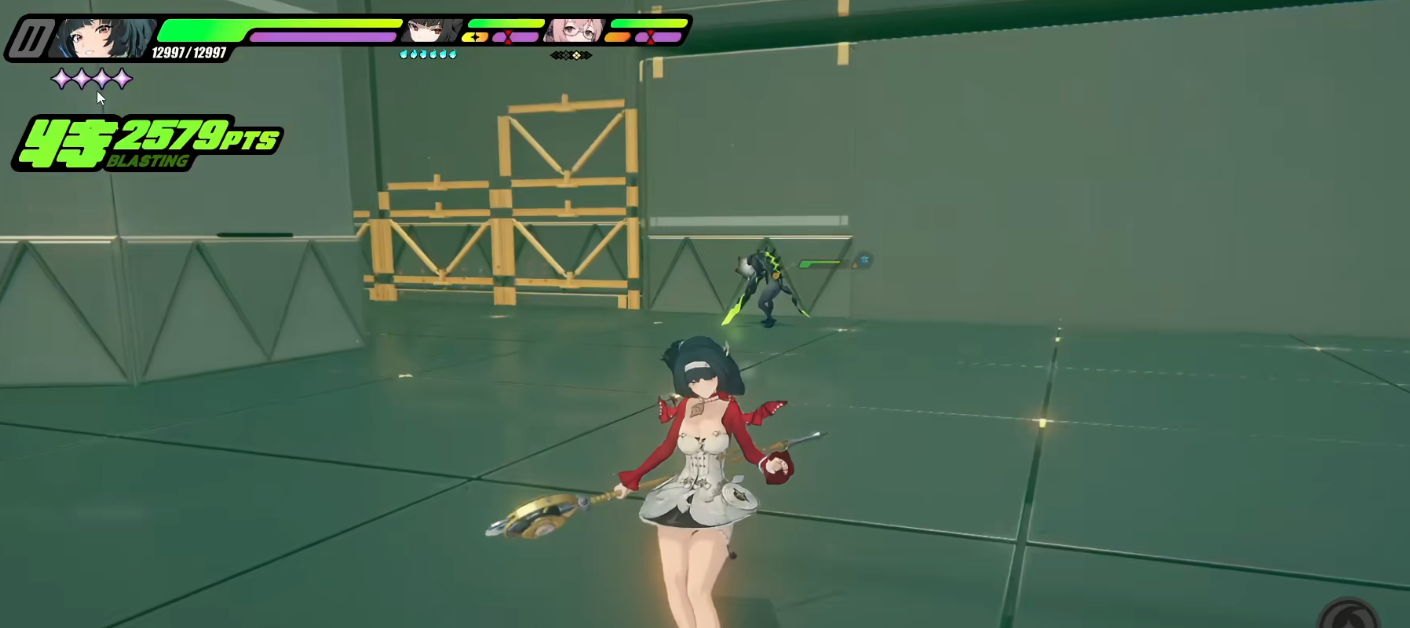Switch to the black-haired red-eyed teammate portrait
The width and height of the screenshot is (1410, 628).
coord(433,30)
